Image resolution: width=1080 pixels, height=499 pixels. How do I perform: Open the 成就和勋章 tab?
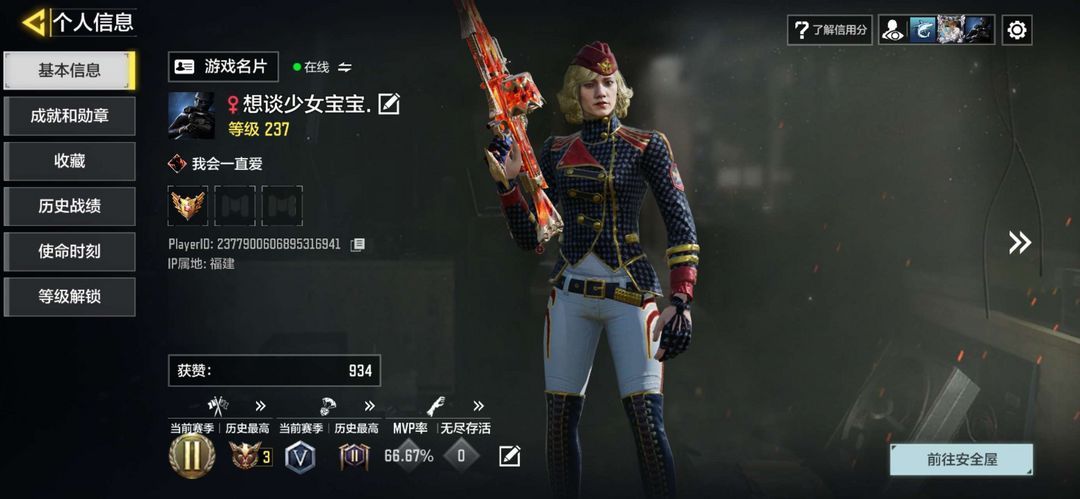69,116
